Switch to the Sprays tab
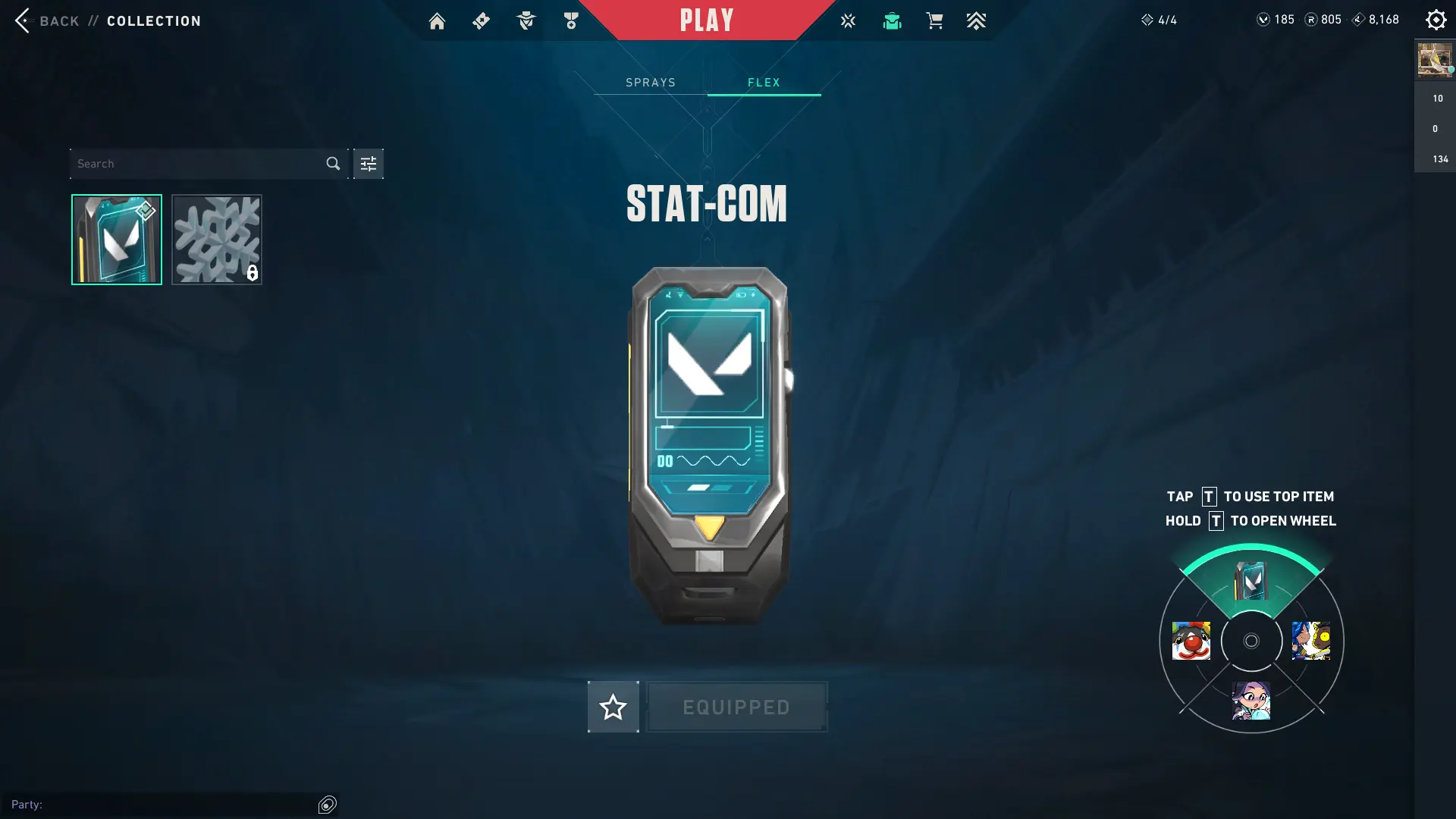The height and width of the screenshot is (819, 1456). (x=651, y=83)
